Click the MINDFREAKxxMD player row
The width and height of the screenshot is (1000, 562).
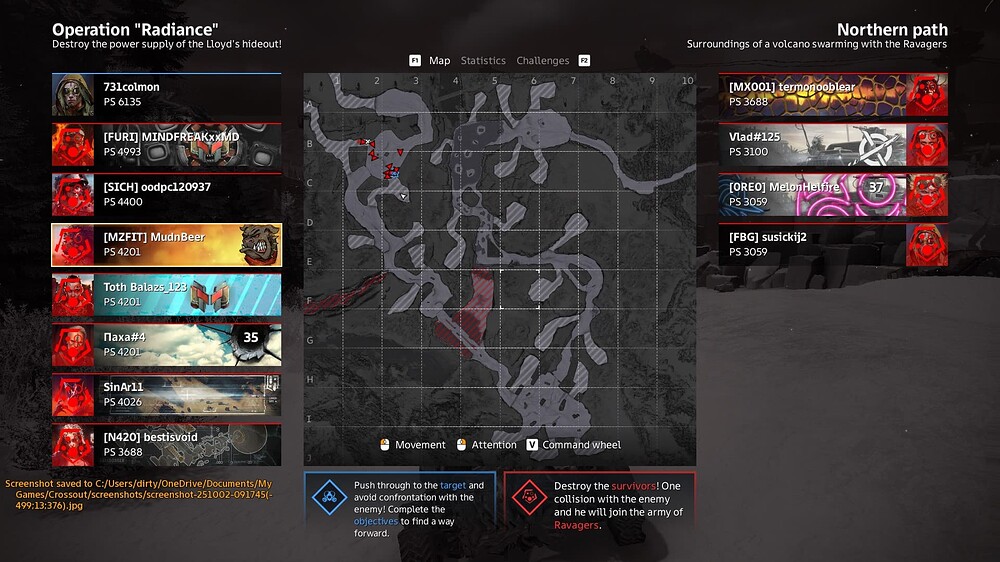click(x=166, y=145)
